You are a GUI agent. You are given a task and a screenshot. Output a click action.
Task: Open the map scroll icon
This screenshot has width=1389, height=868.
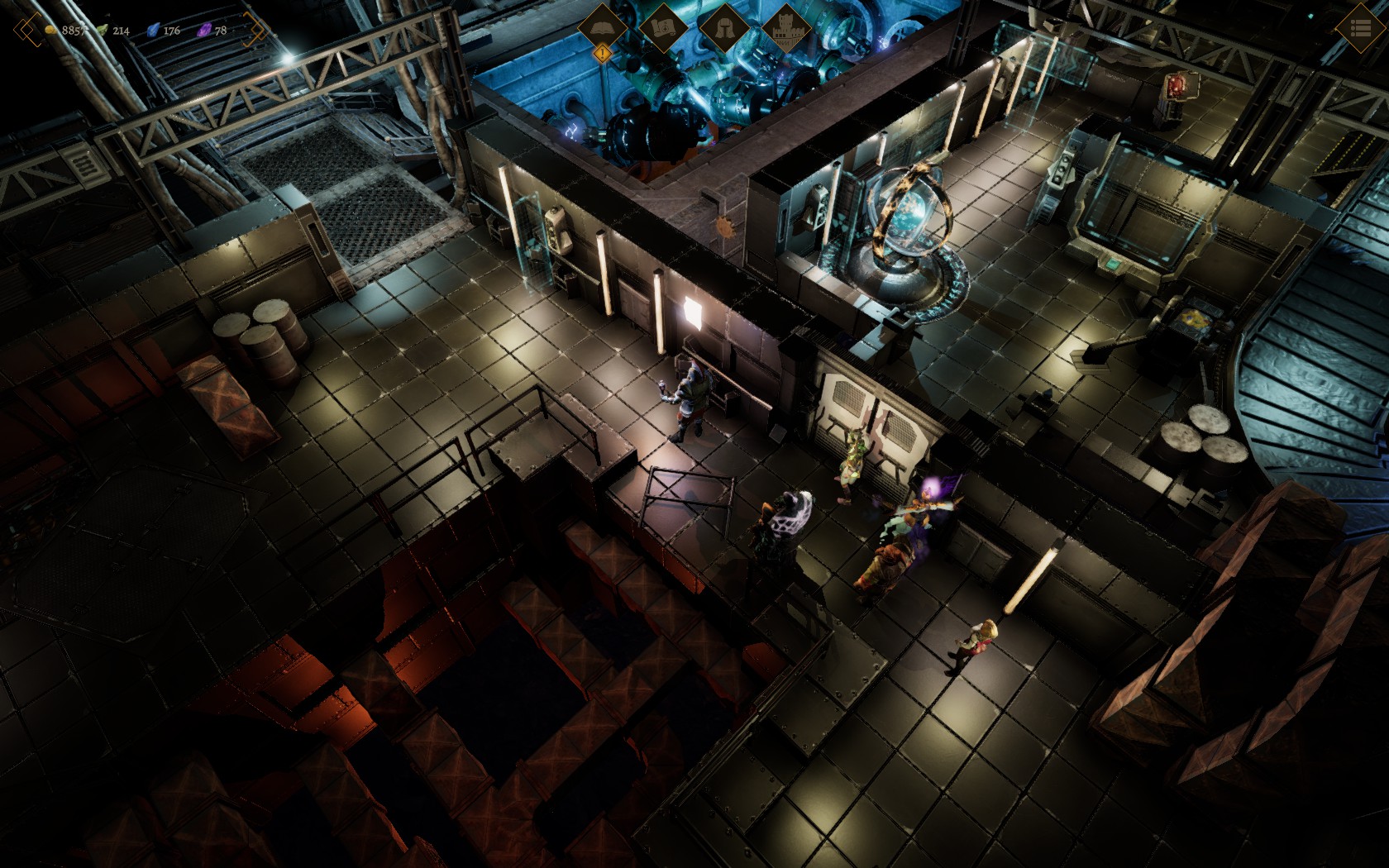click(x=662, y=28)
